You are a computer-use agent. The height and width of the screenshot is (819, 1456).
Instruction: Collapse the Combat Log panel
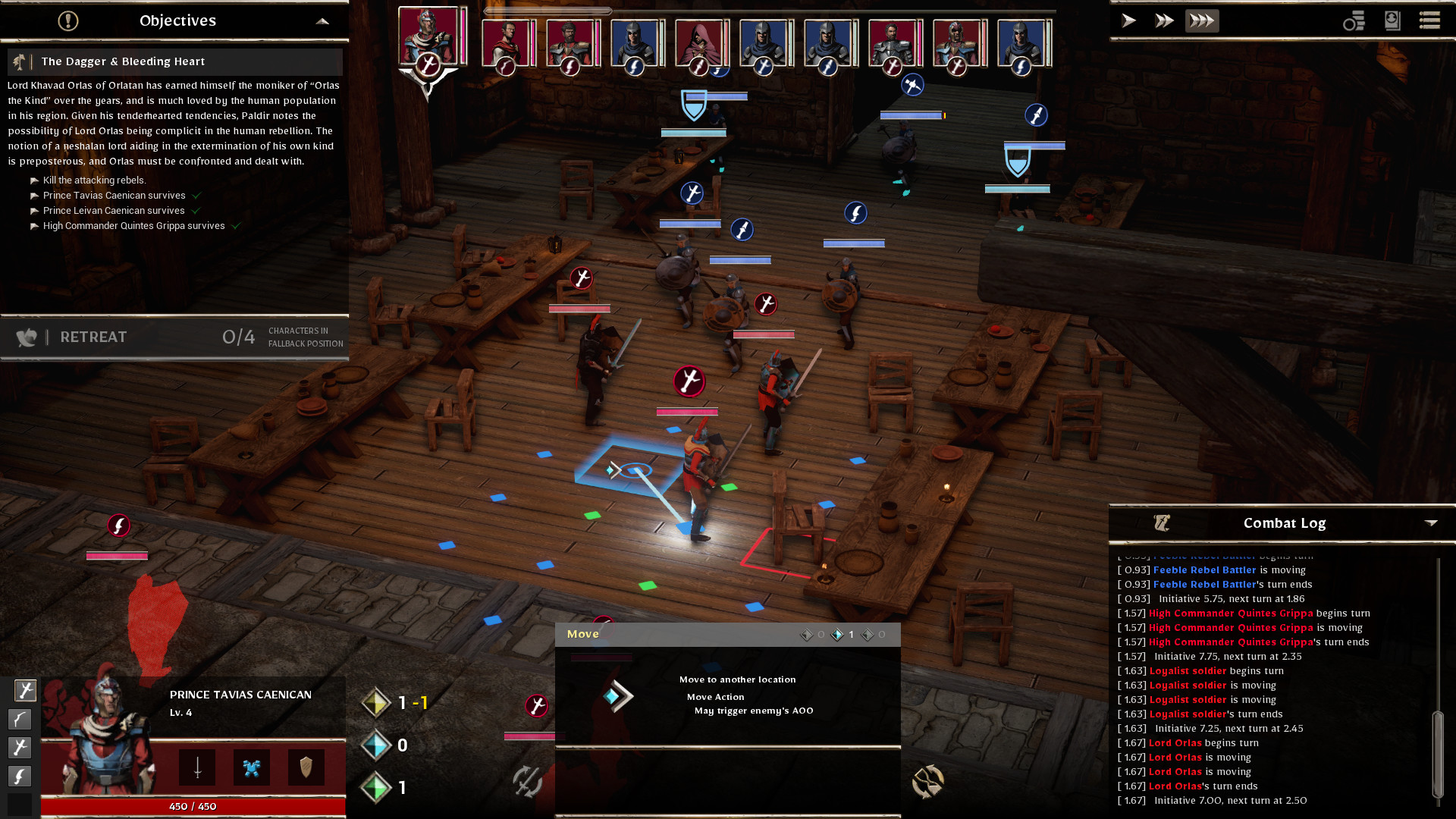click(x=1432, y=522)
